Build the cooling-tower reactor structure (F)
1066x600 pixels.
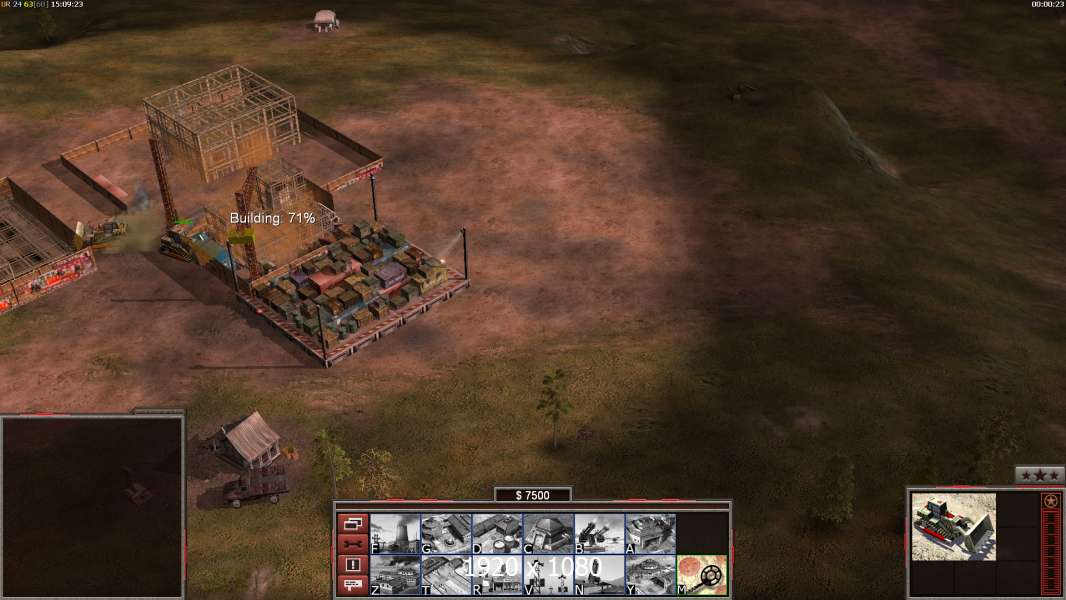pyautogui.click(x=395, y=534)
